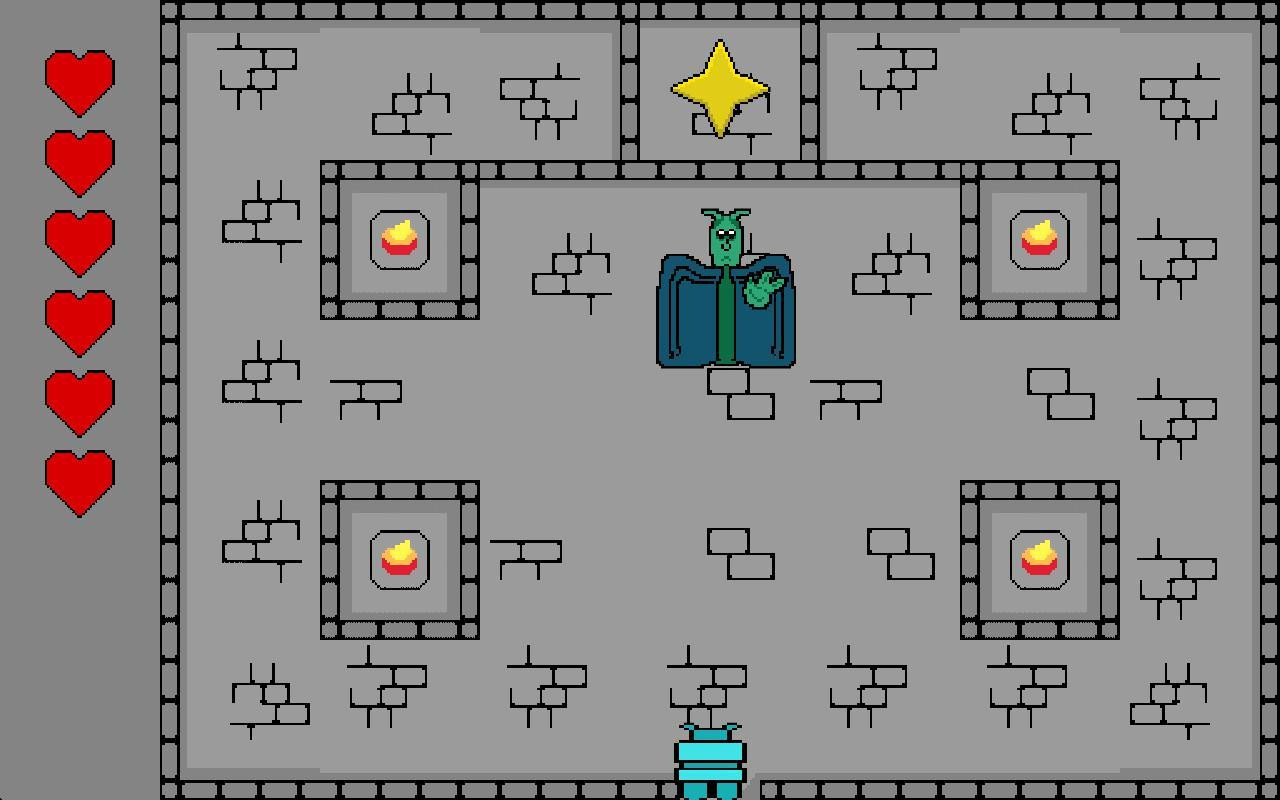This screenshot has width=1280, height=800.
Task: Click the third heart from the top
Action: pos(80,240)
